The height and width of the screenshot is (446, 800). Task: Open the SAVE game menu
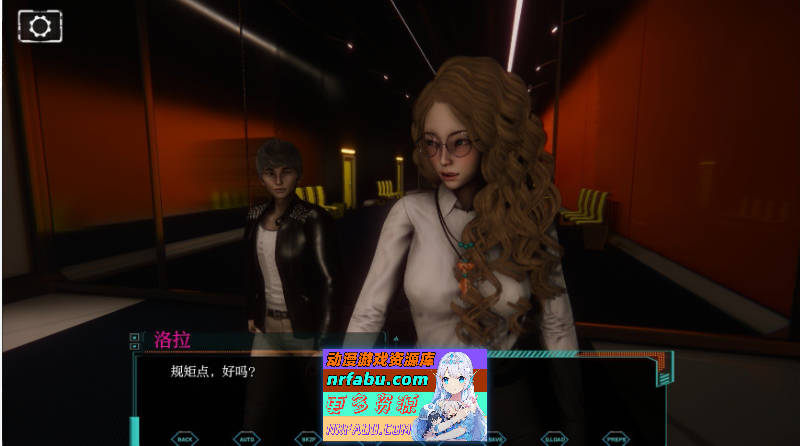496,438
